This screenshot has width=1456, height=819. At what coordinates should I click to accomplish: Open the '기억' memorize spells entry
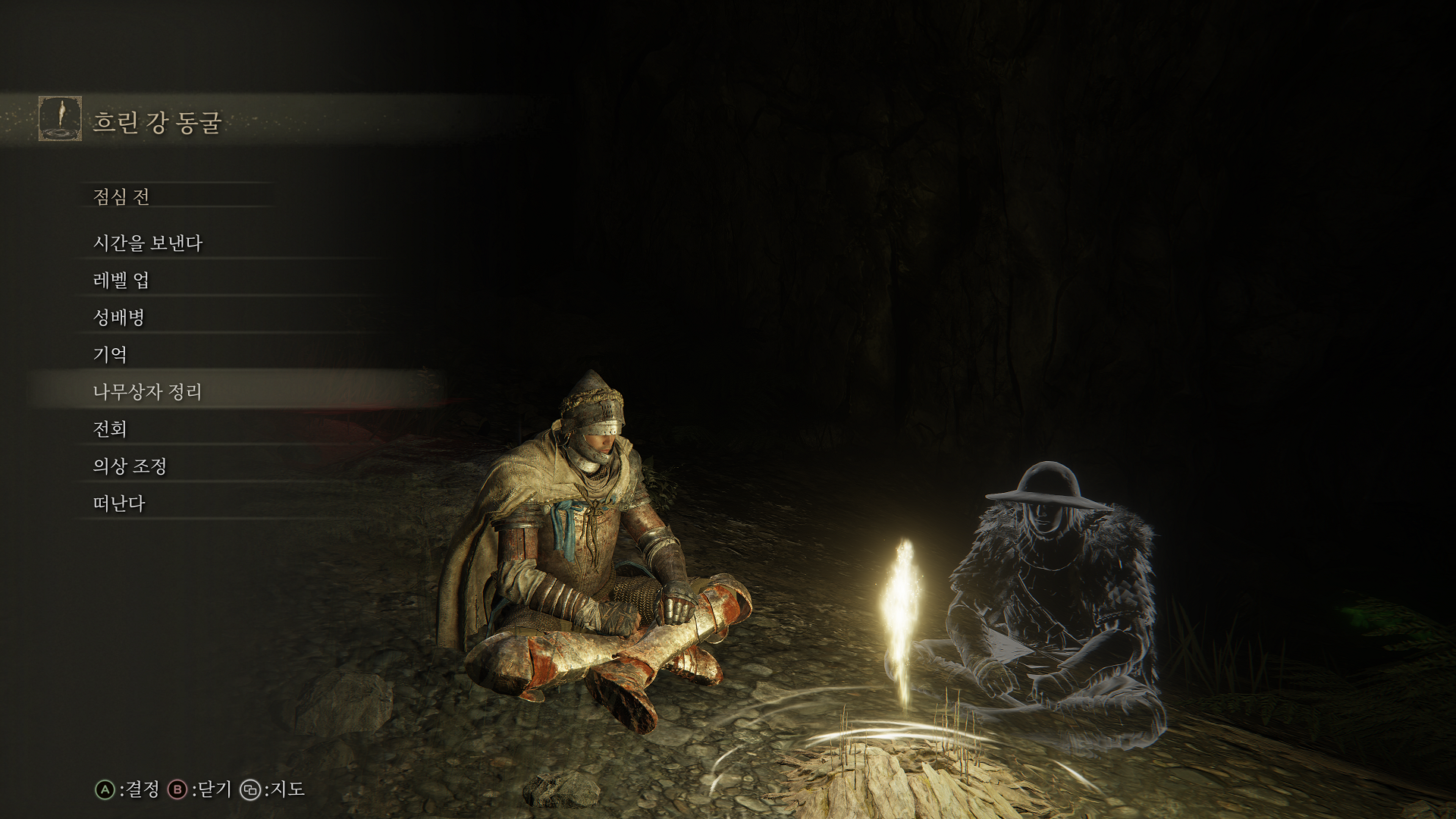[110, 354]
